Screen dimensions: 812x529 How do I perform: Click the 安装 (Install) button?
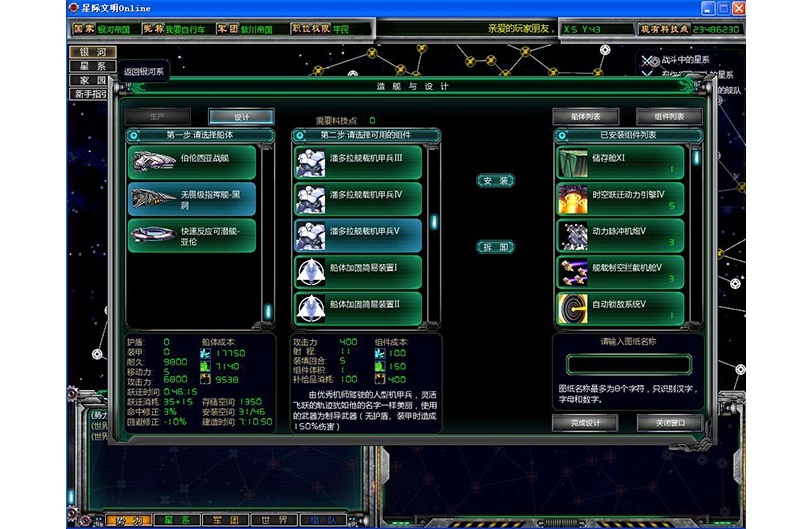click(496, 181)
